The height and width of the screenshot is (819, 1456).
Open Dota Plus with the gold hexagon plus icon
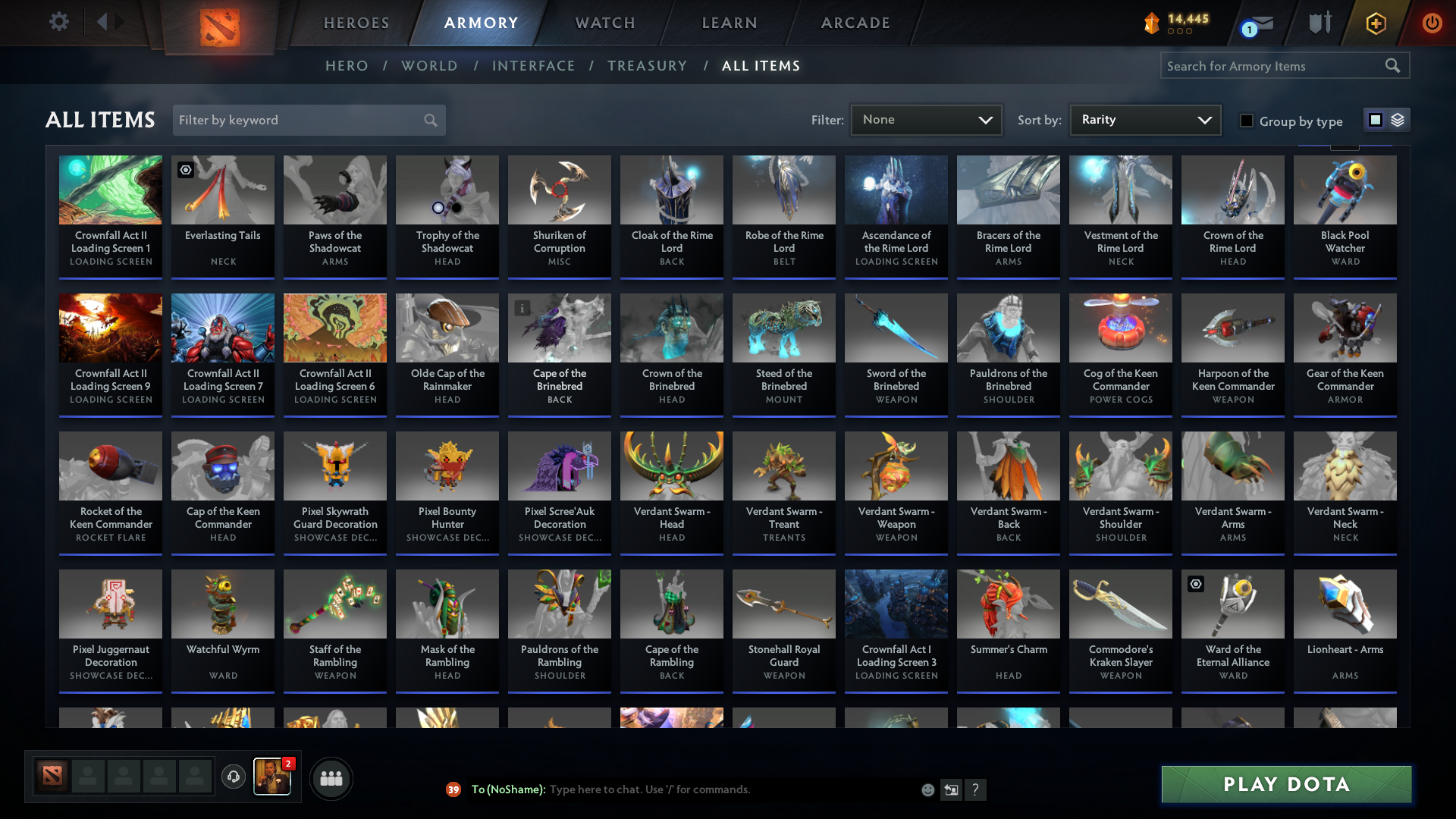[x=1375, y=23]
